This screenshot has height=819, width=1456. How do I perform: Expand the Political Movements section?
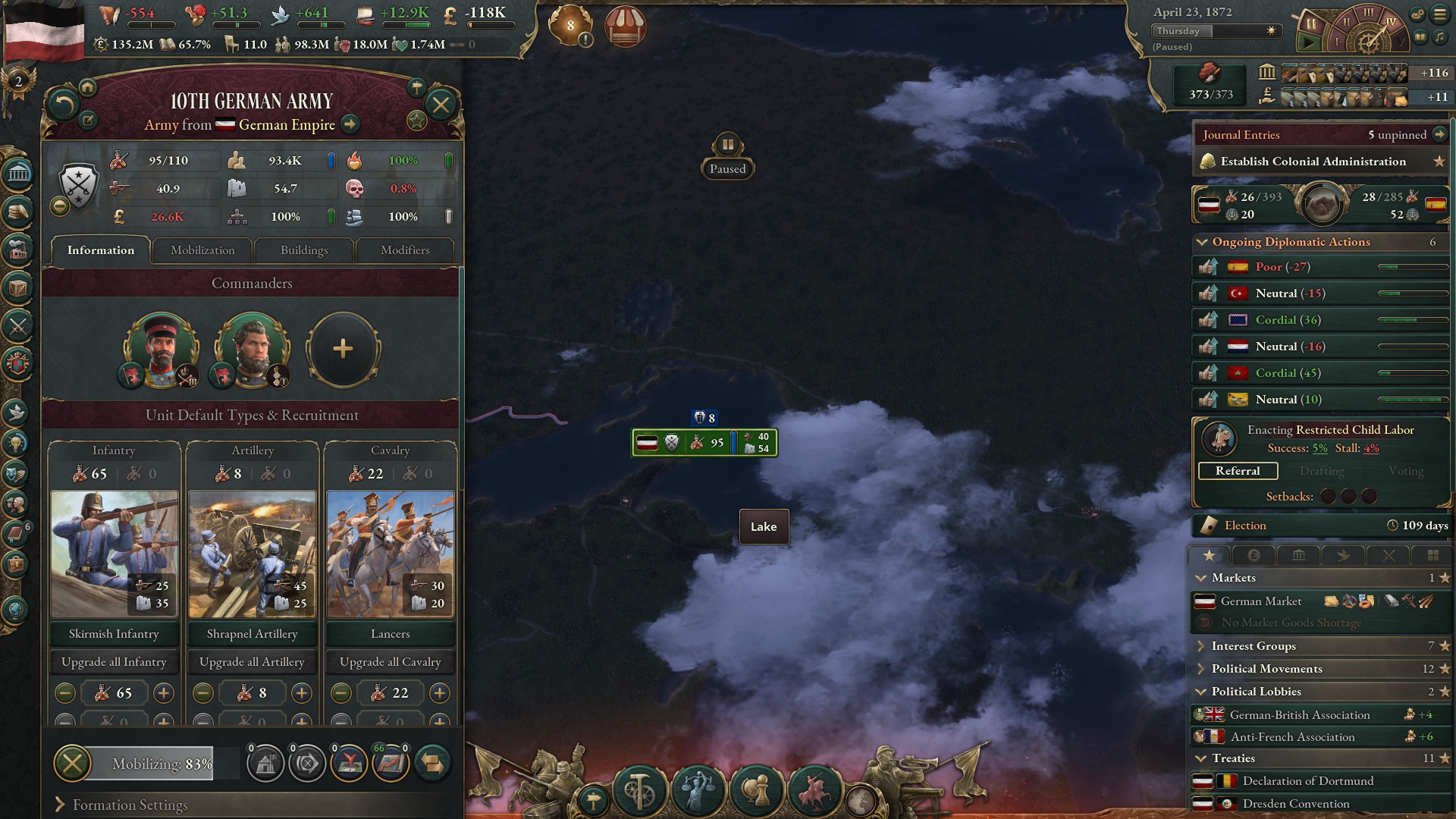[1201, 669]
